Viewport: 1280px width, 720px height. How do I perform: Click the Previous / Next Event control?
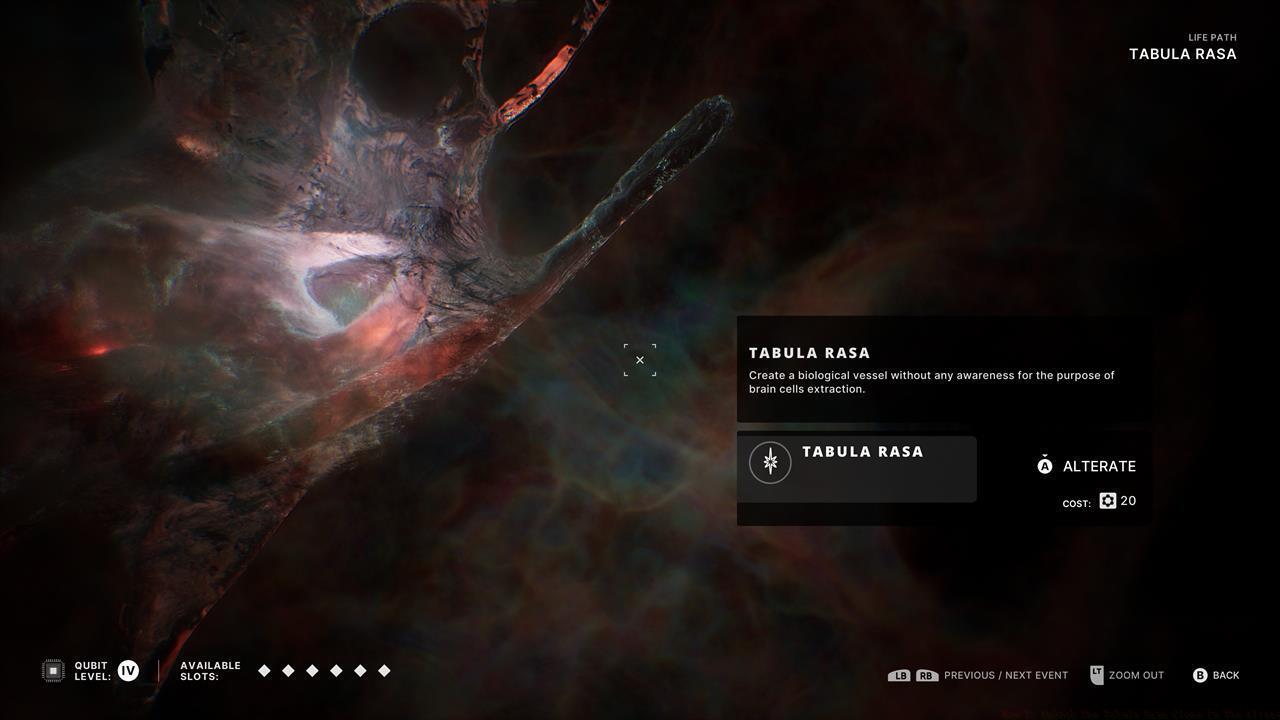click(1005, 675)
